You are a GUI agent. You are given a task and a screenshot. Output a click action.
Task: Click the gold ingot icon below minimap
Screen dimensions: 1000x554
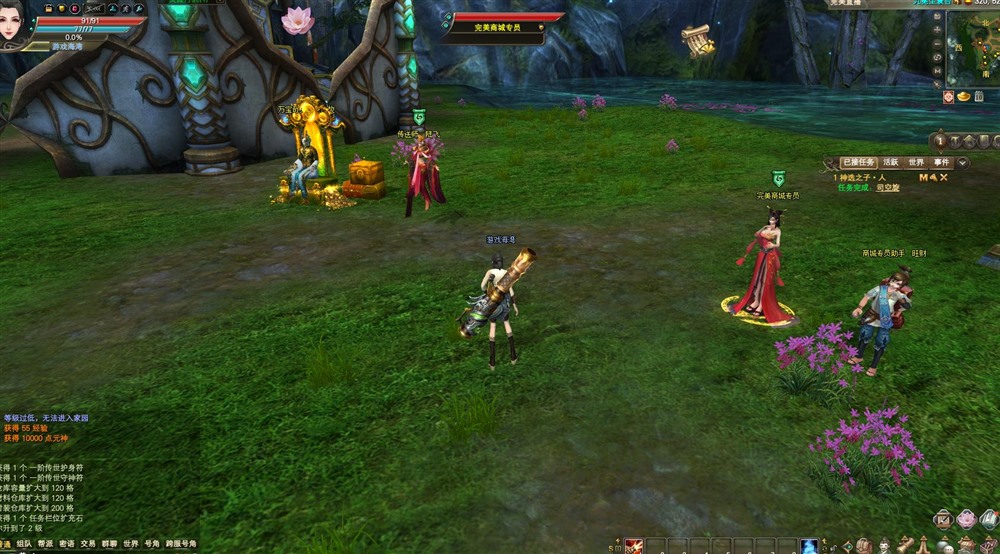(x=964, y=97)
